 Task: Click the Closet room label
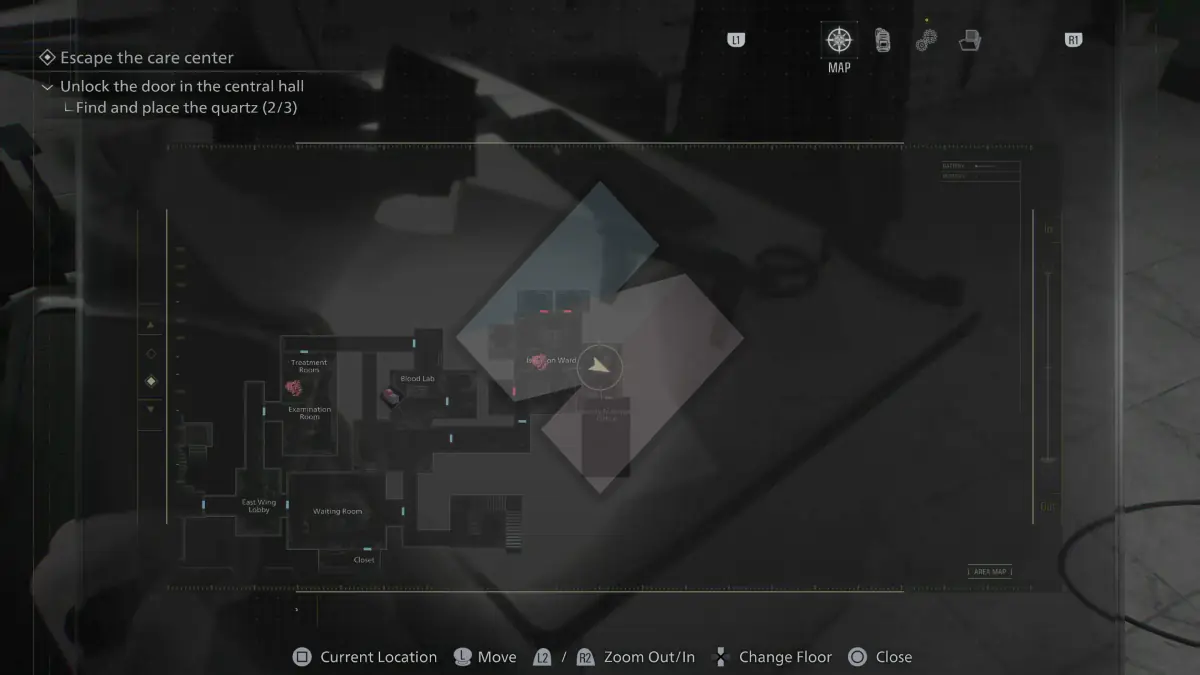click(364, 560)
